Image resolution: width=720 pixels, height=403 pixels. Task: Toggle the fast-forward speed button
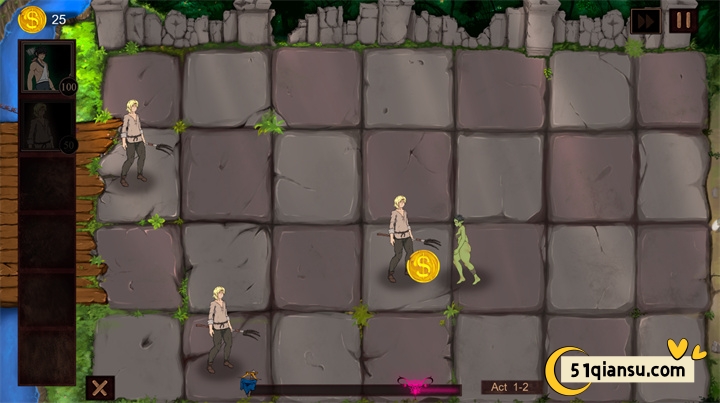tap(645, 21)
